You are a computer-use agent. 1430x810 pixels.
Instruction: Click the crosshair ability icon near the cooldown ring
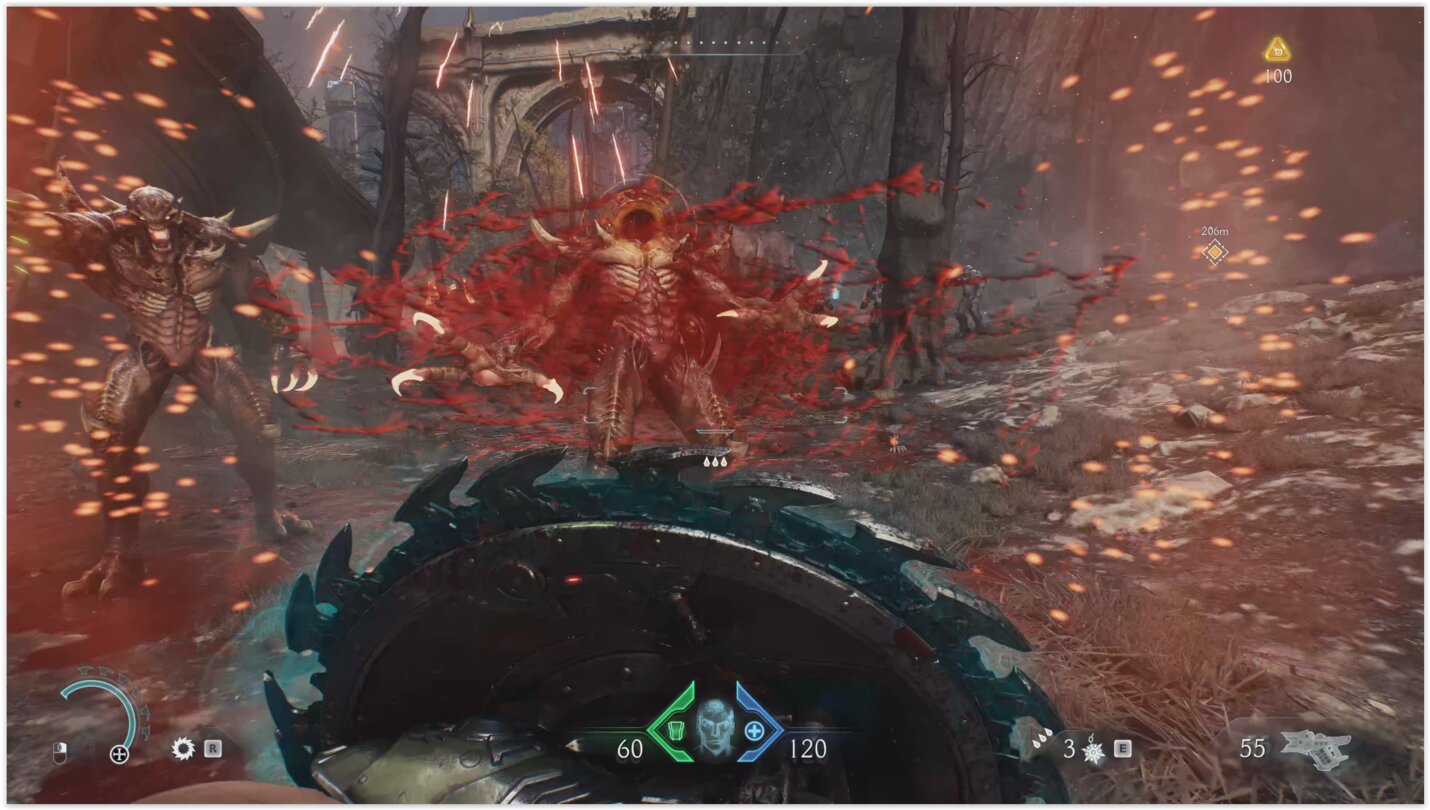(x=118, y=753)
